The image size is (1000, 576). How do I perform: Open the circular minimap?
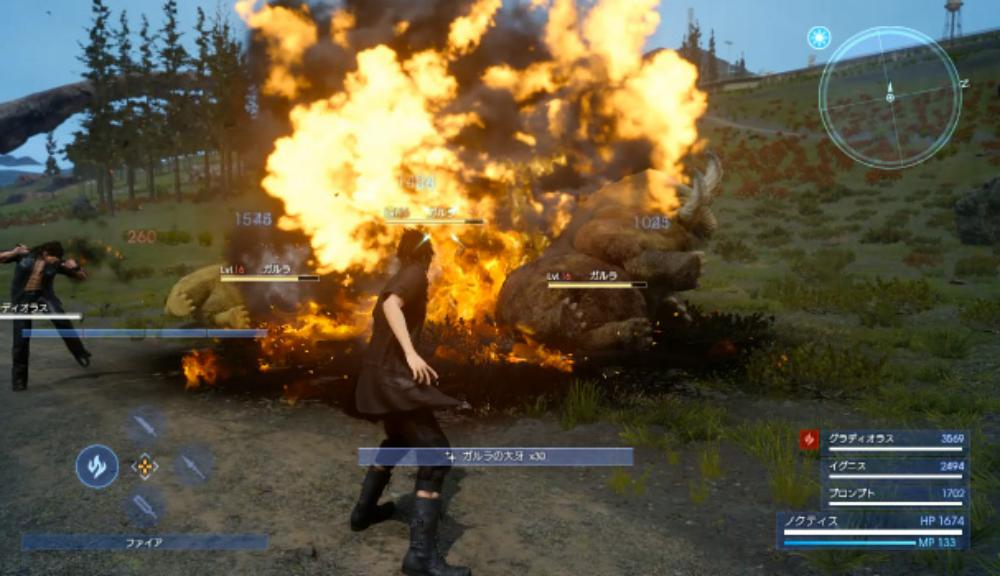click(888, 97)
